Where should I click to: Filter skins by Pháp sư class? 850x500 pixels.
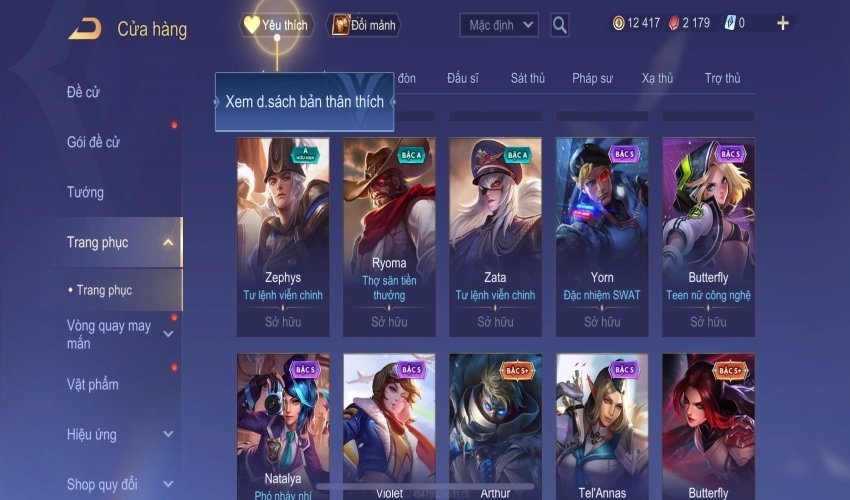(x=594, y=78)
